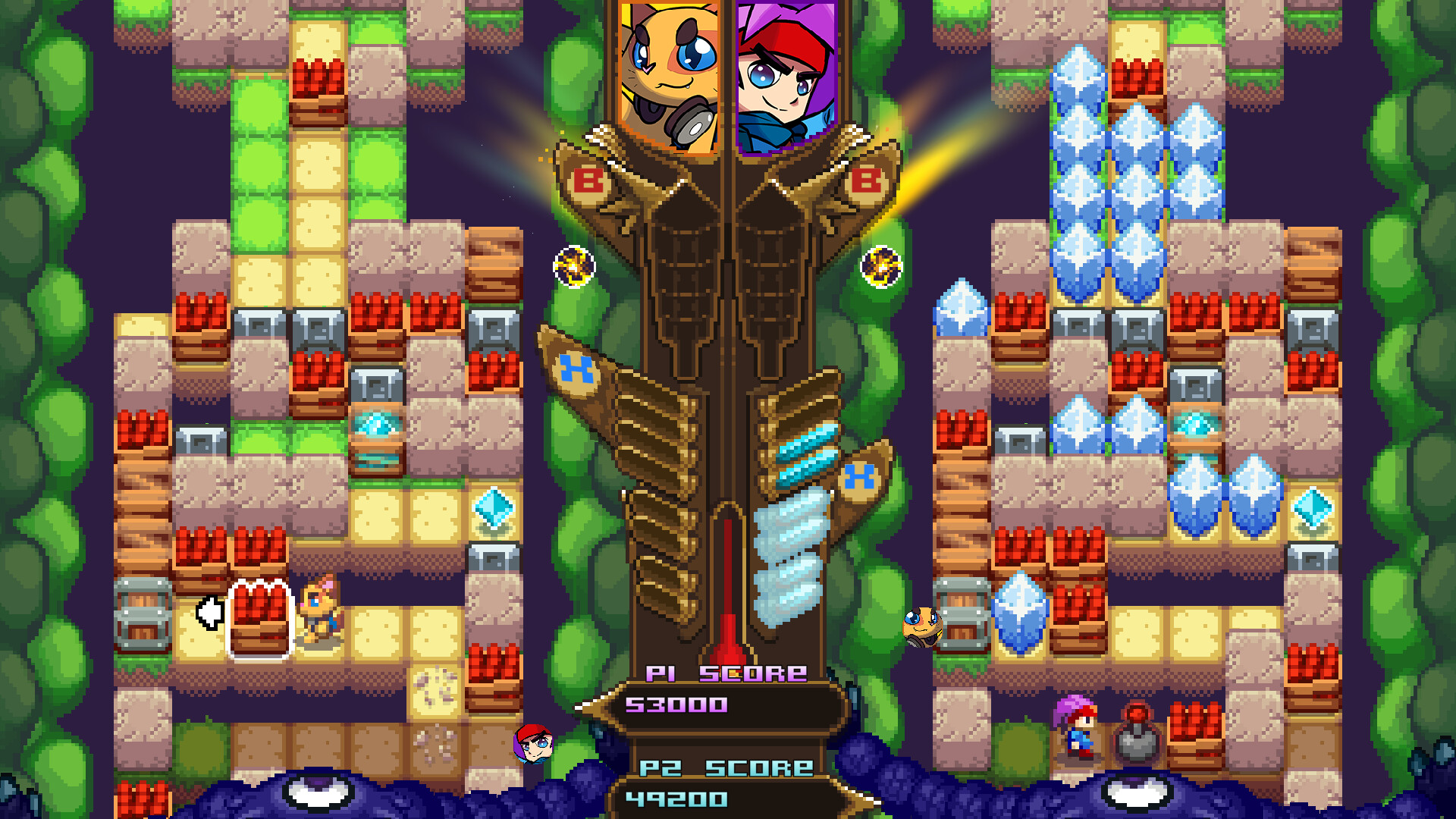Pull the joystick lever at the bottom right

[1137, 732]
